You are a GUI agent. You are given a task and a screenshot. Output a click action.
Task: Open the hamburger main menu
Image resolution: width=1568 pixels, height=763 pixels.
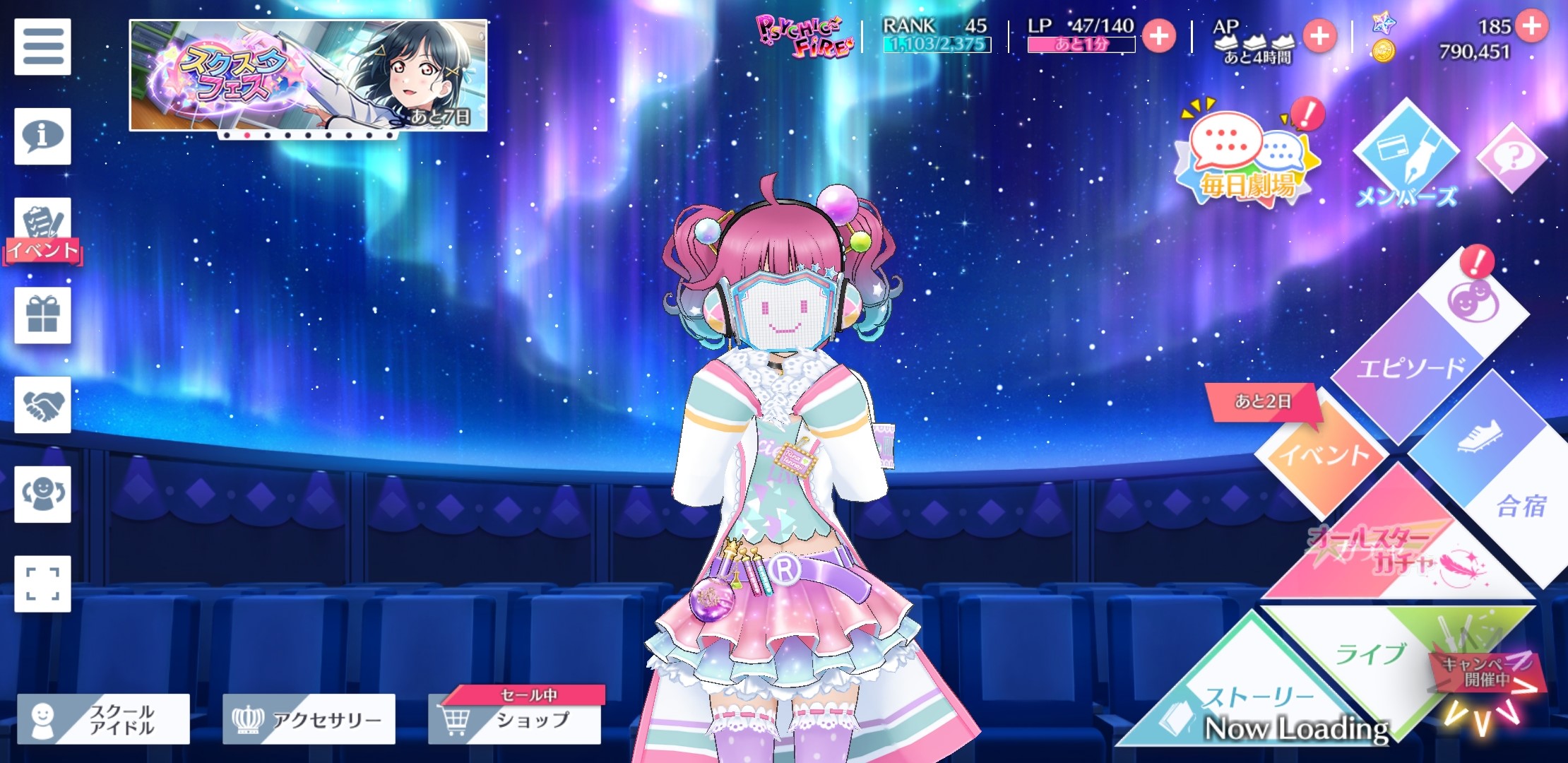pos(42,47)
